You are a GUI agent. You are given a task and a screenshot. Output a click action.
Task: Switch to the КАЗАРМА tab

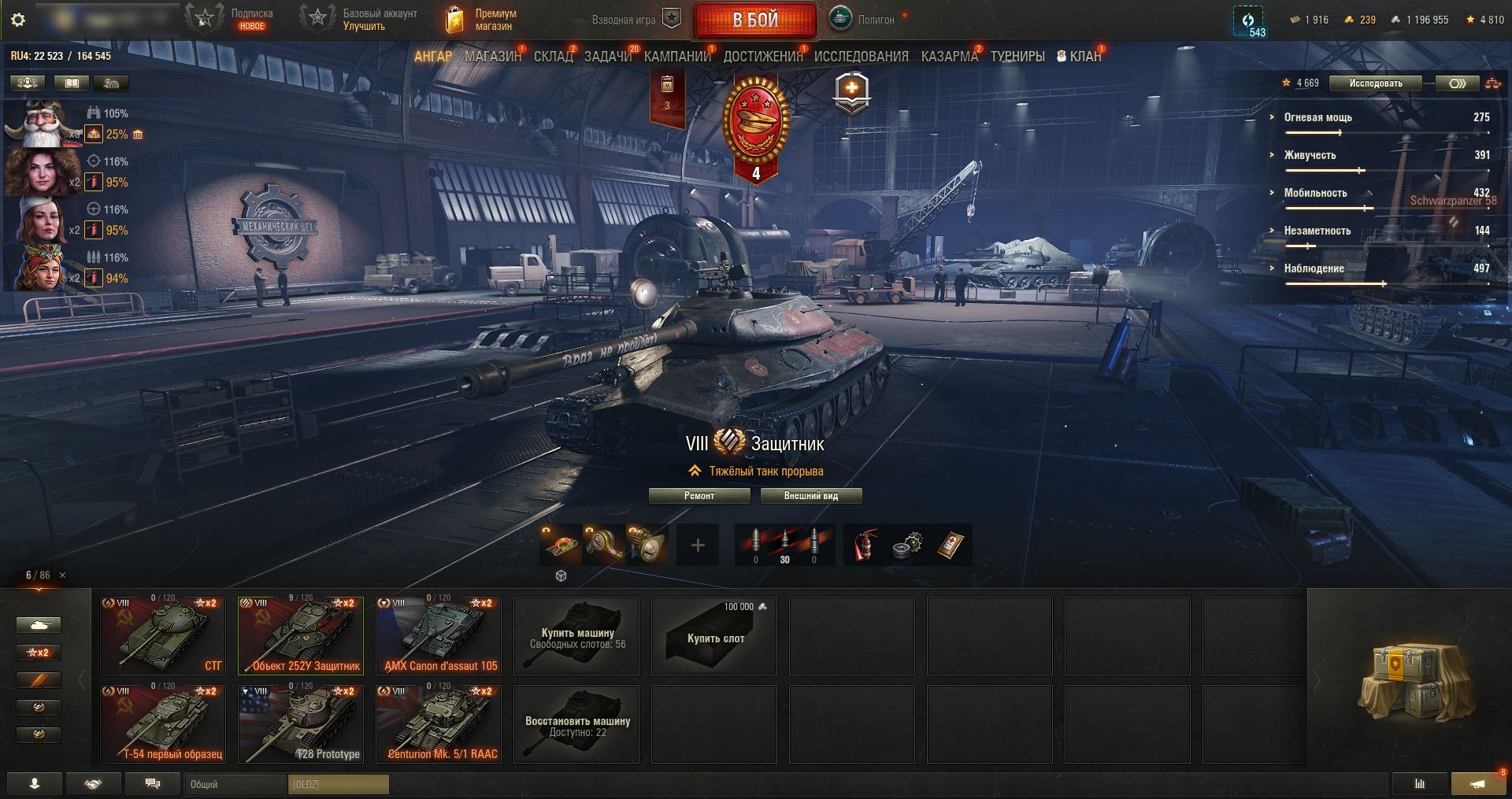click(x=949, y=57)
